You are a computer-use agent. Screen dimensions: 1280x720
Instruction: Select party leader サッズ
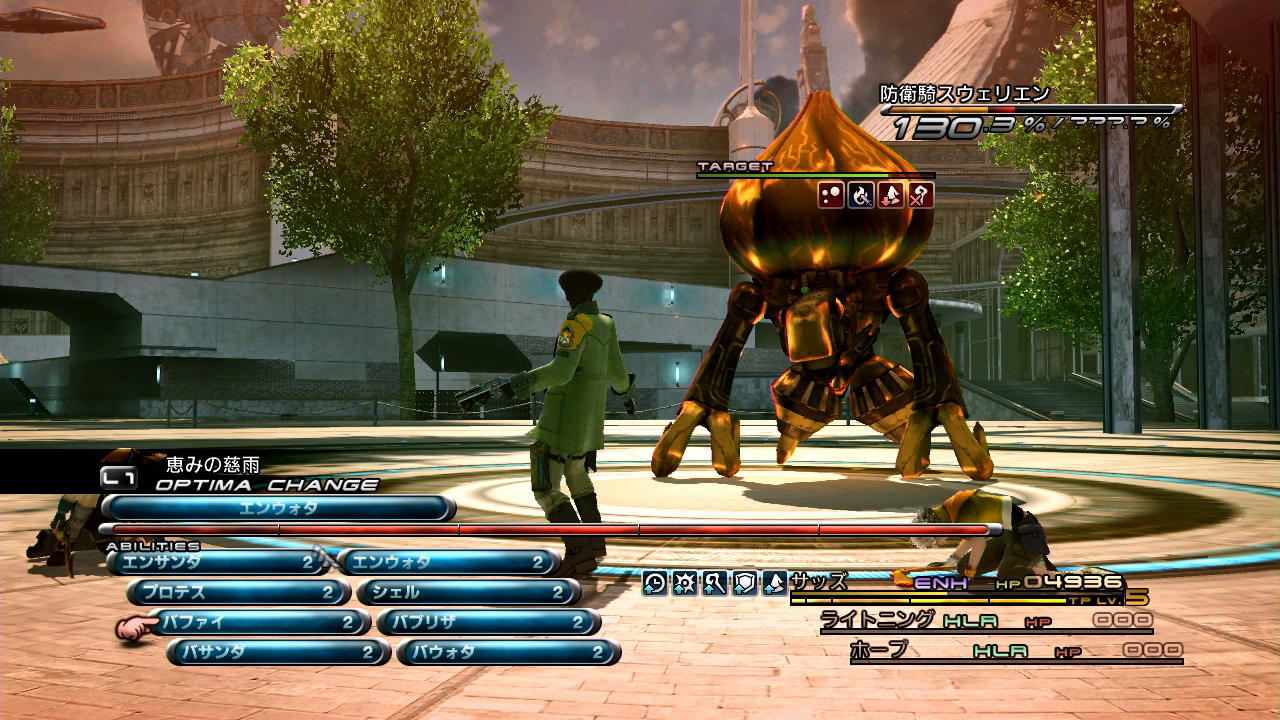click(x=819, y=580)
